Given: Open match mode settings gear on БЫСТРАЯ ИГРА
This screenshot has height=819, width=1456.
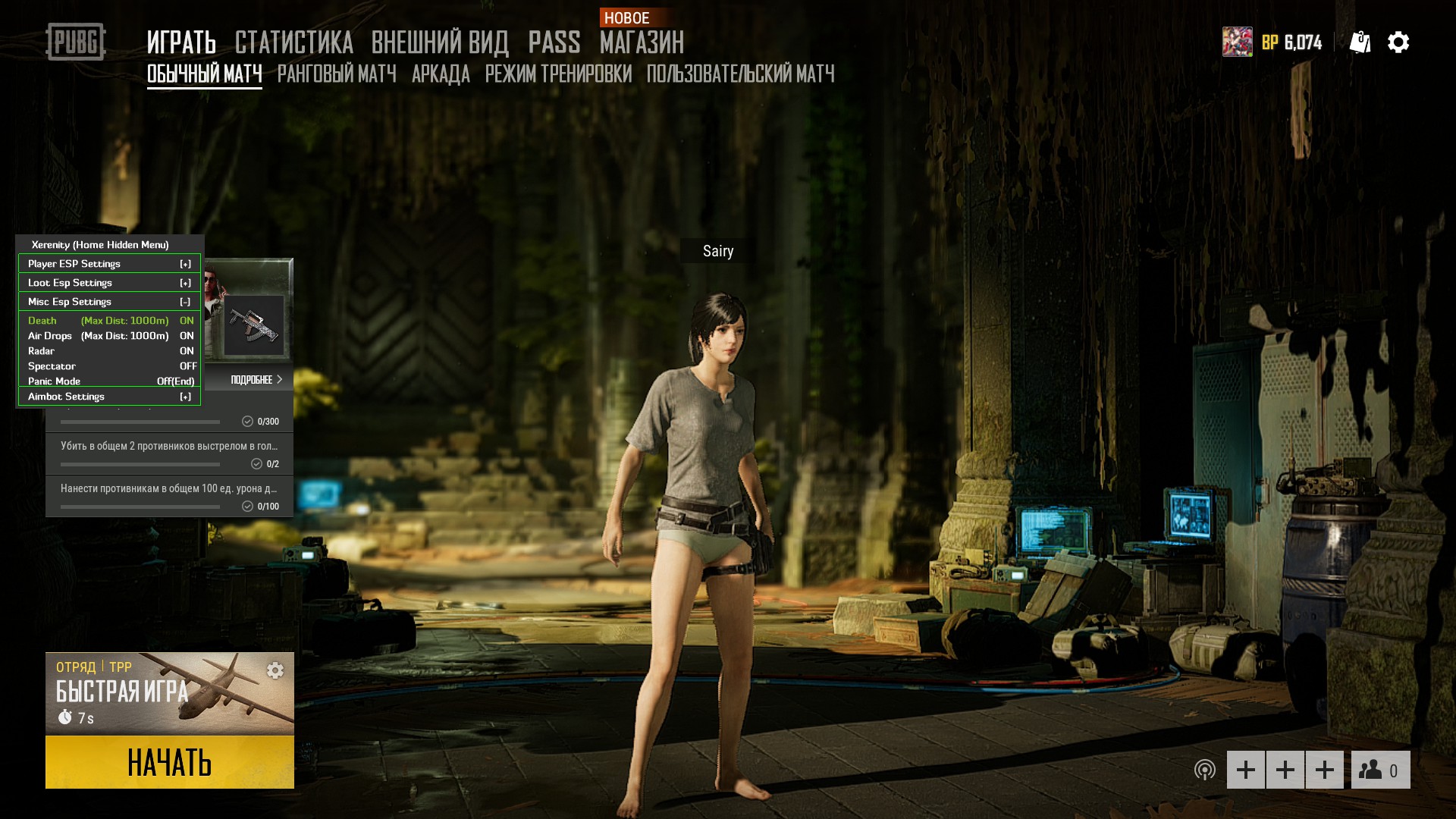Looking at the screenshot, I should click(x=275, y=670).
